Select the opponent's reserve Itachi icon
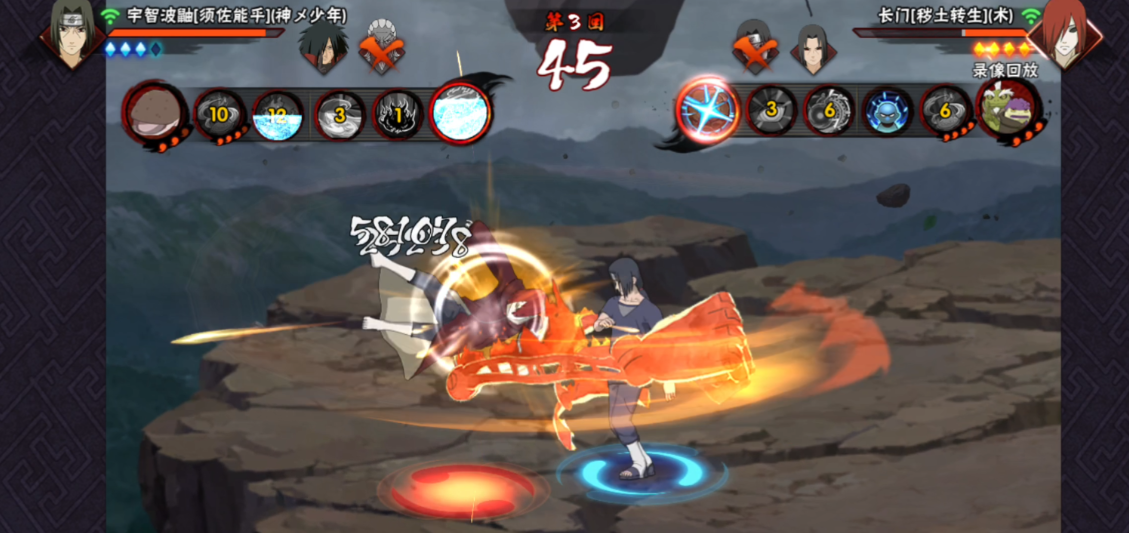 tap(810, 46)
